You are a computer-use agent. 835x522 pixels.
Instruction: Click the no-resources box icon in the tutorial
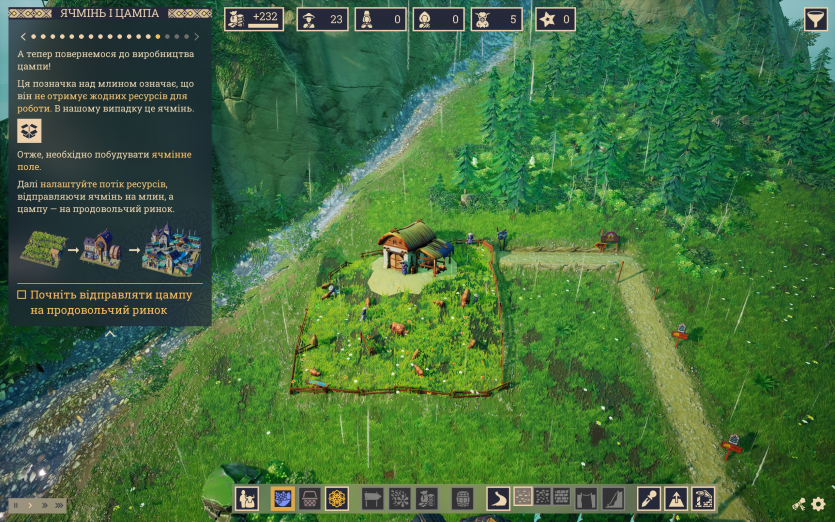[30, 131]
